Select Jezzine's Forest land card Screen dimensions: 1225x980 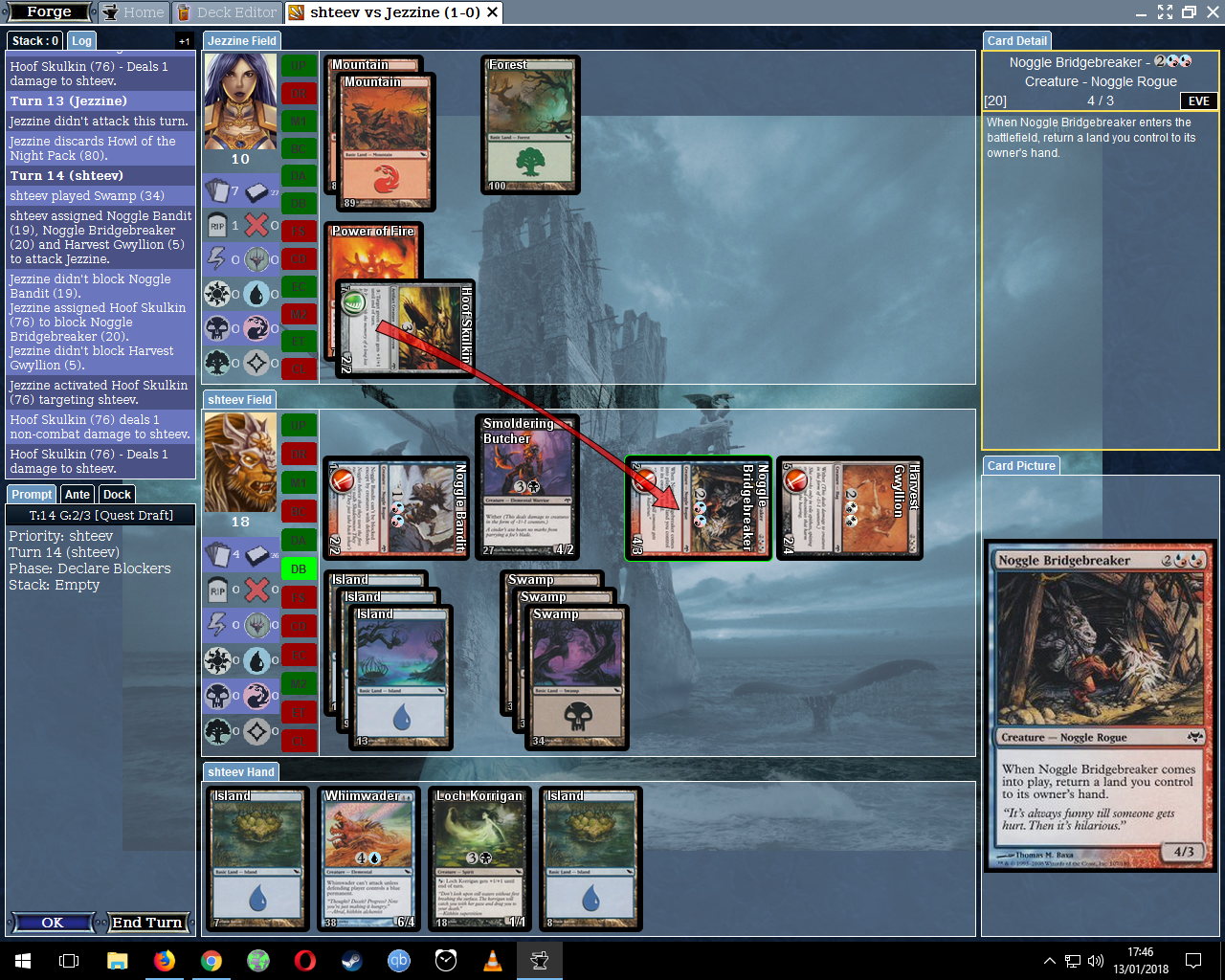tap(530, 124)
